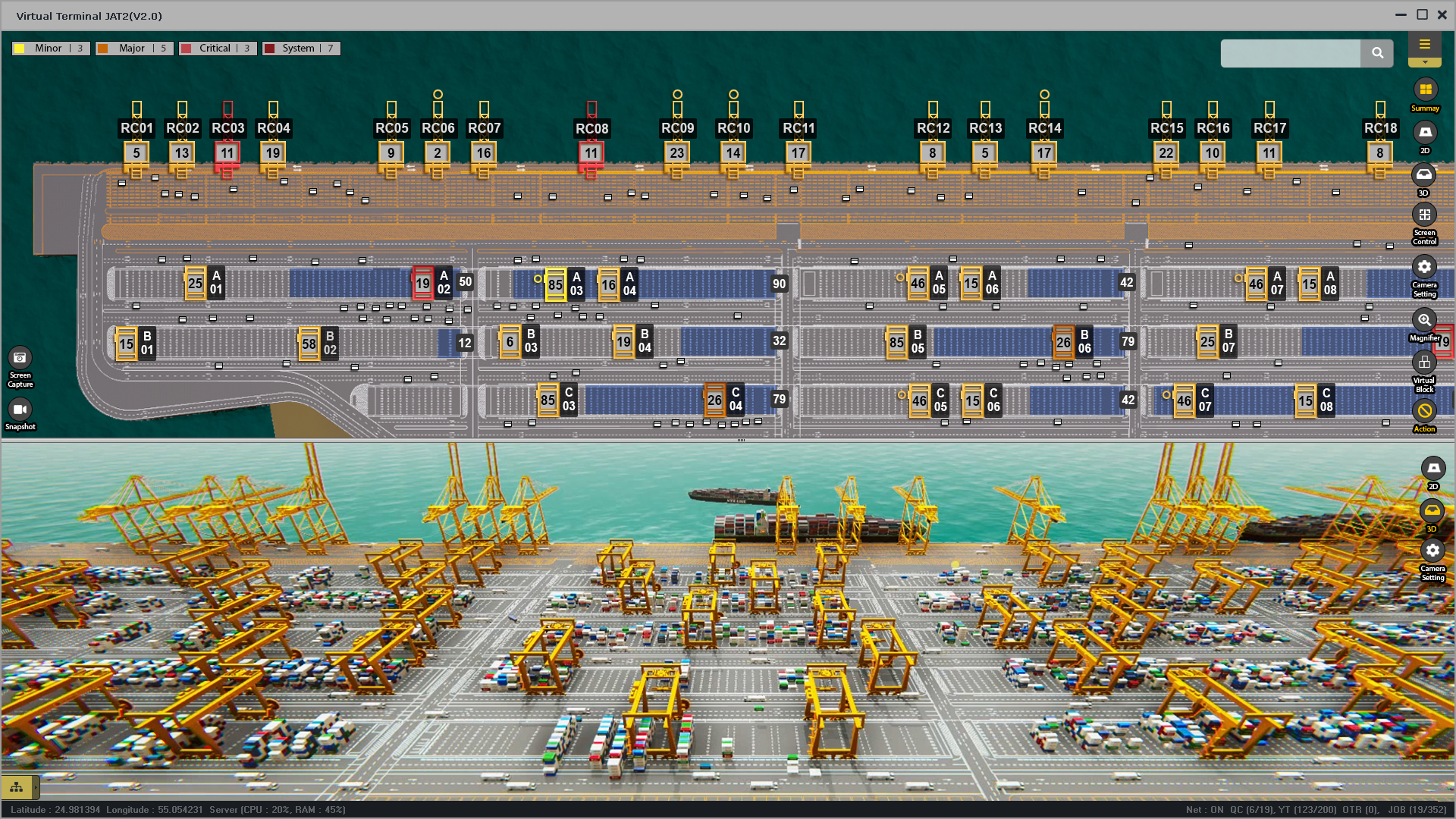This screenshot has width=1456, height=819.
Task: Filter by Minor alarms
Action: [51, 49]
